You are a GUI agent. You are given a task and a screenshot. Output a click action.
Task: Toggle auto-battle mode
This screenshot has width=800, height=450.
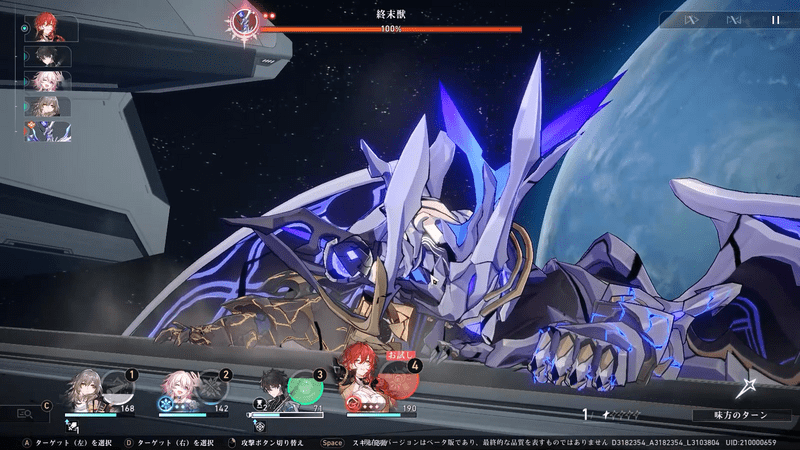(733, 19)
